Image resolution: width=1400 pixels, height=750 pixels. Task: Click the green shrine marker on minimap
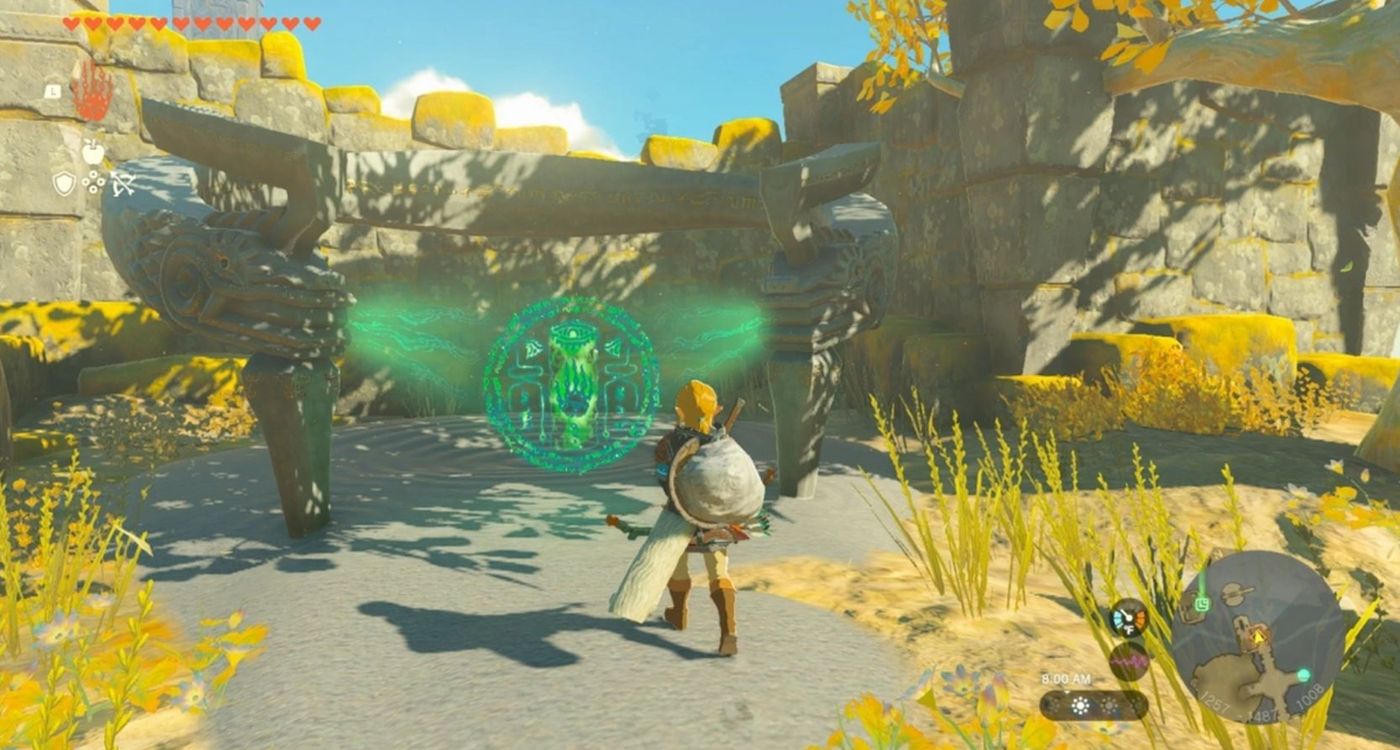(1203, 604)
